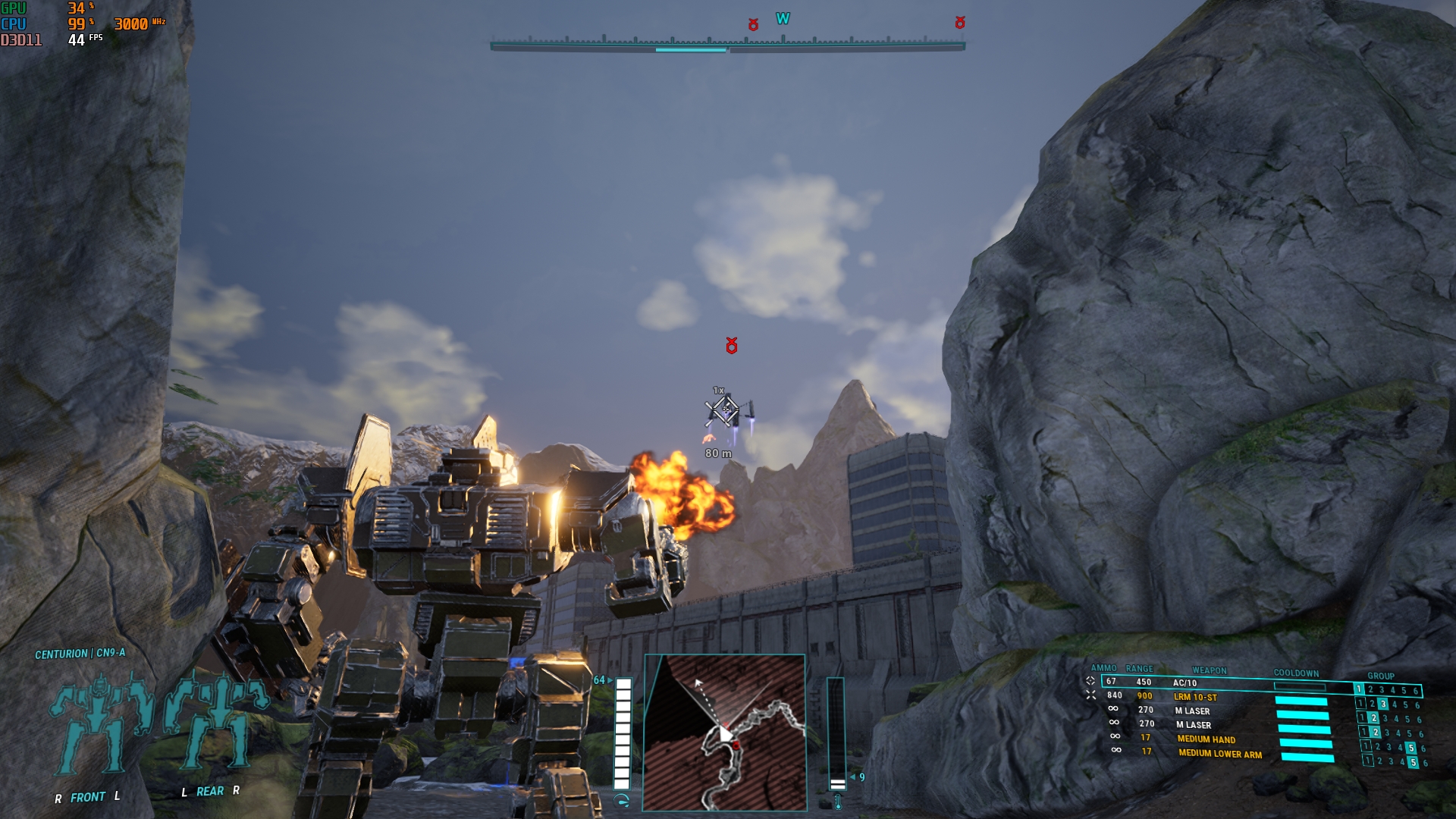1456x819 pixels.
Task: Toggle group 5 for Medium Hand
Action: [x=1410, y=748]
